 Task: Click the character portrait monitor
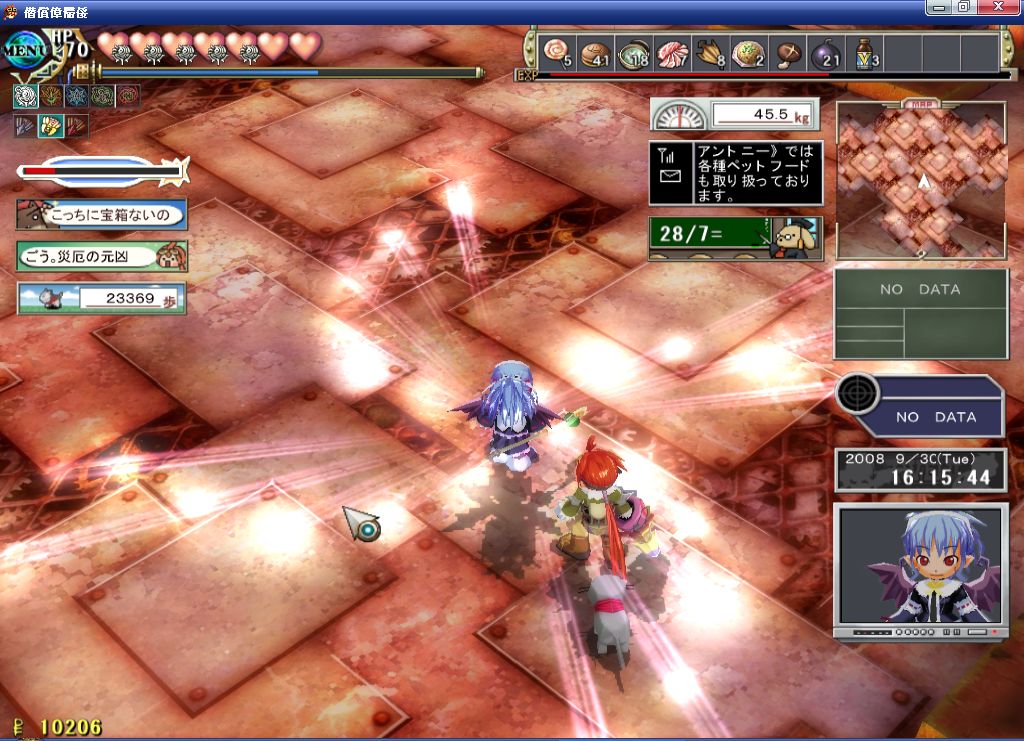921,568
